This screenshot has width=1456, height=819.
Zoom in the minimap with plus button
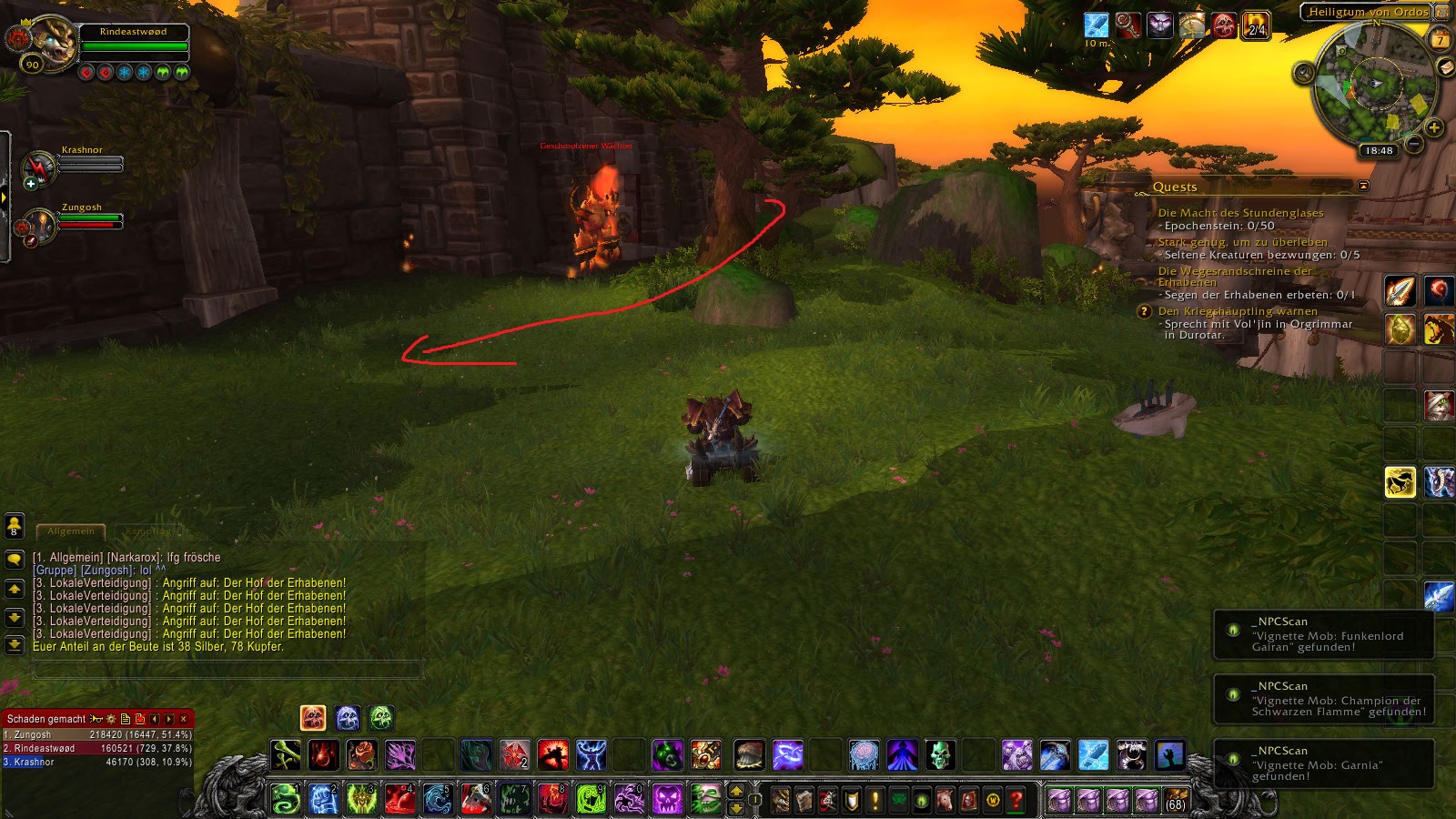point(1434,127)
